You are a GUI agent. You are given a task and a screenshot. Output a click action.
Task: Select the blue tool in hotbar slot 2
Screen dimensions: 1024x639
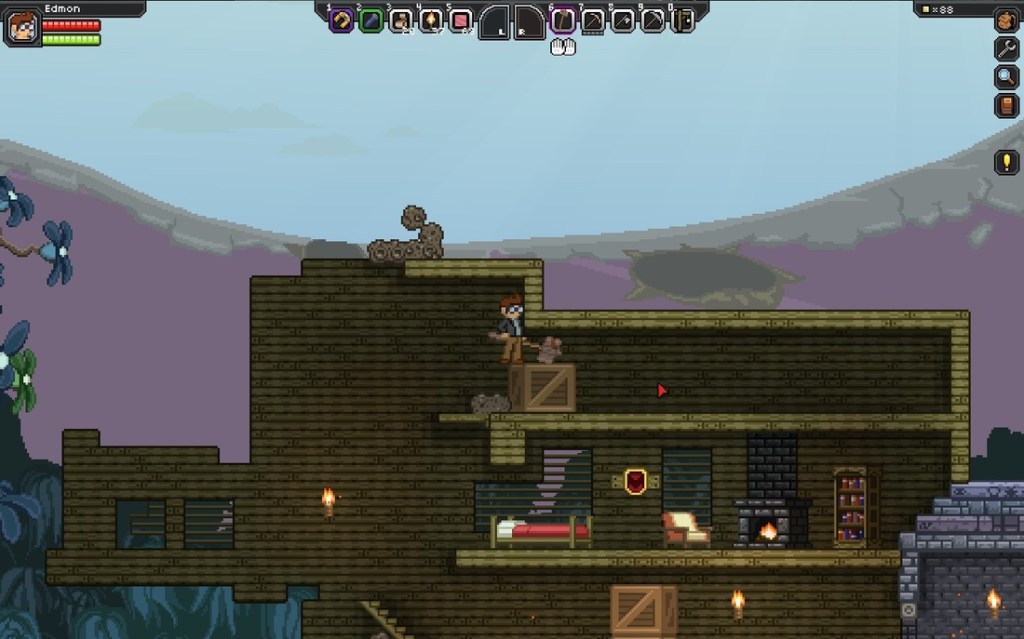coord(371,20)
